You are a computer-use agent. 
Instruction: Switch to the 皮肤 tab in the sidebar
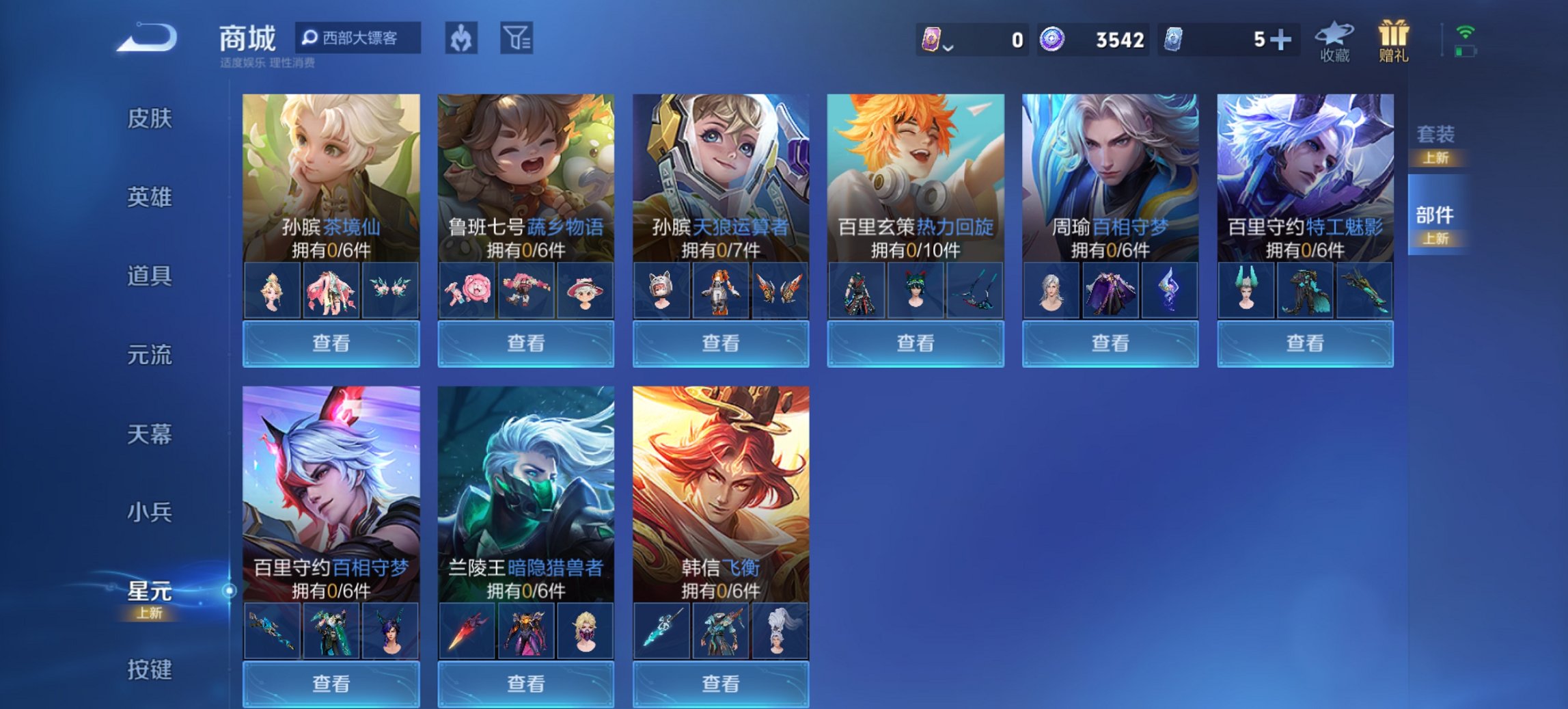pos(150,118)
